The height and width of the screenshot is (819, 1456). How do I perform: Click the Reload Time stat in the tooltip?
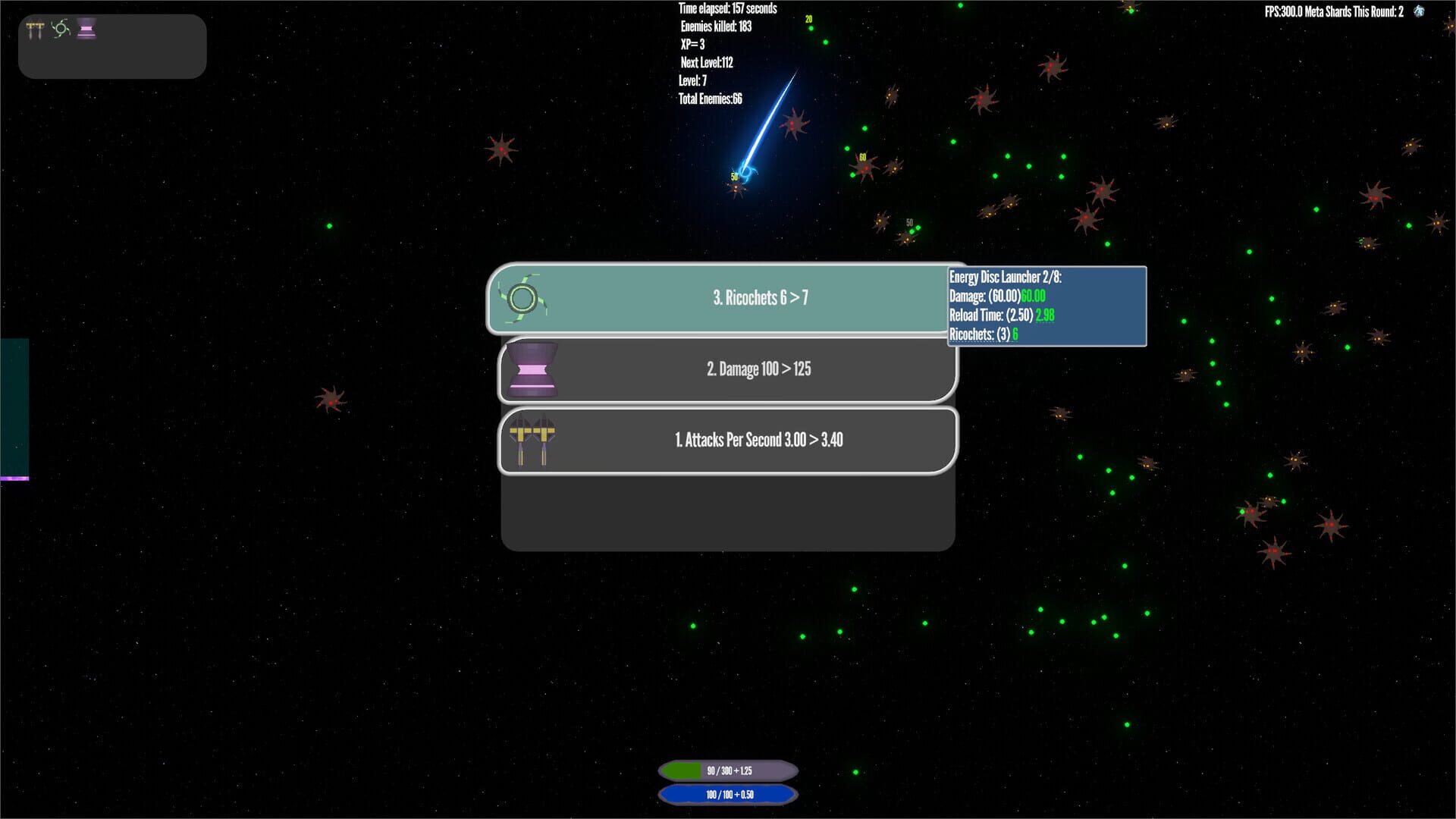click(x=1001, y=315)
